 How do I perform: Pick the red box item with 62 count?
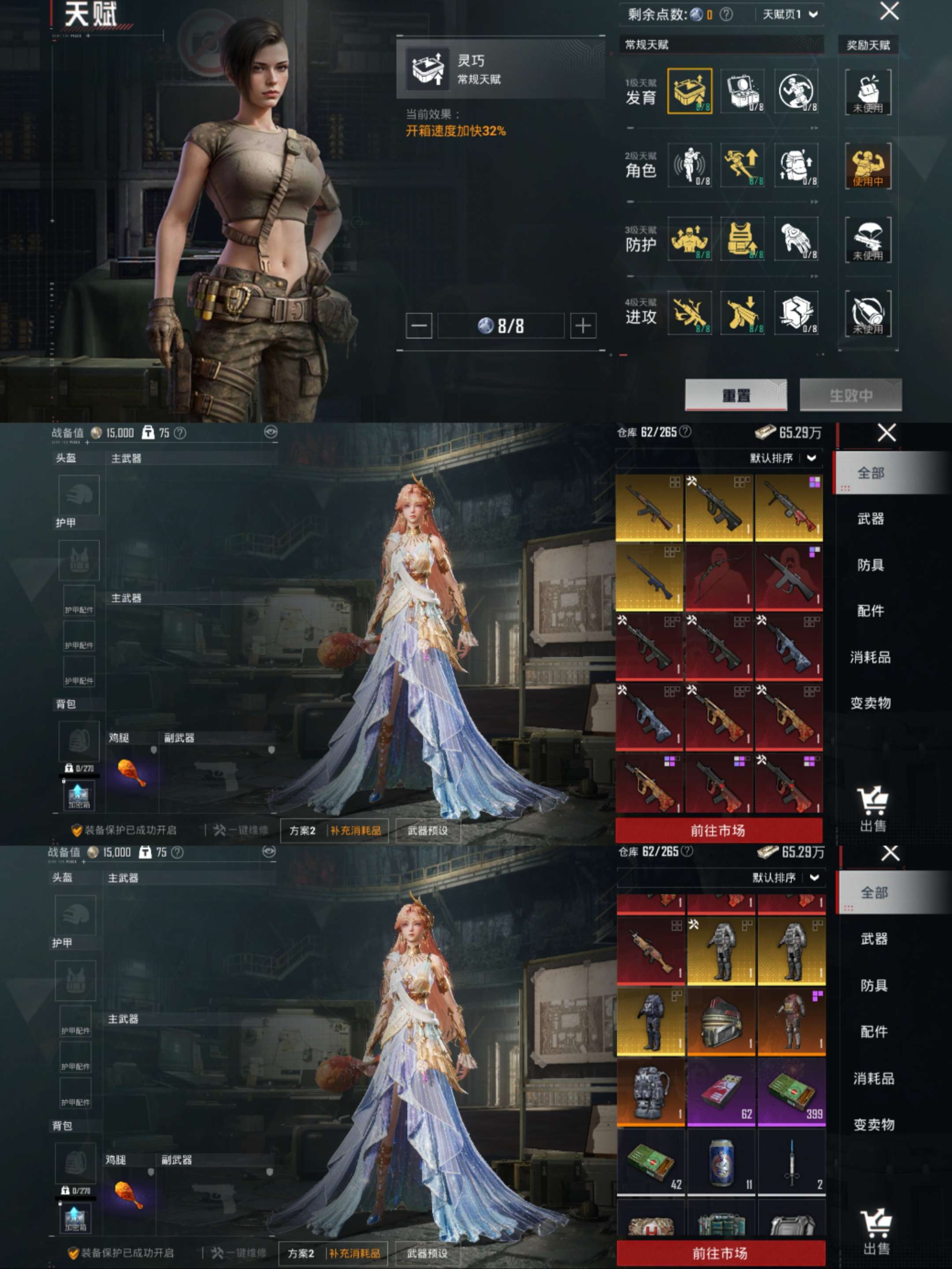click(721, 1092)
